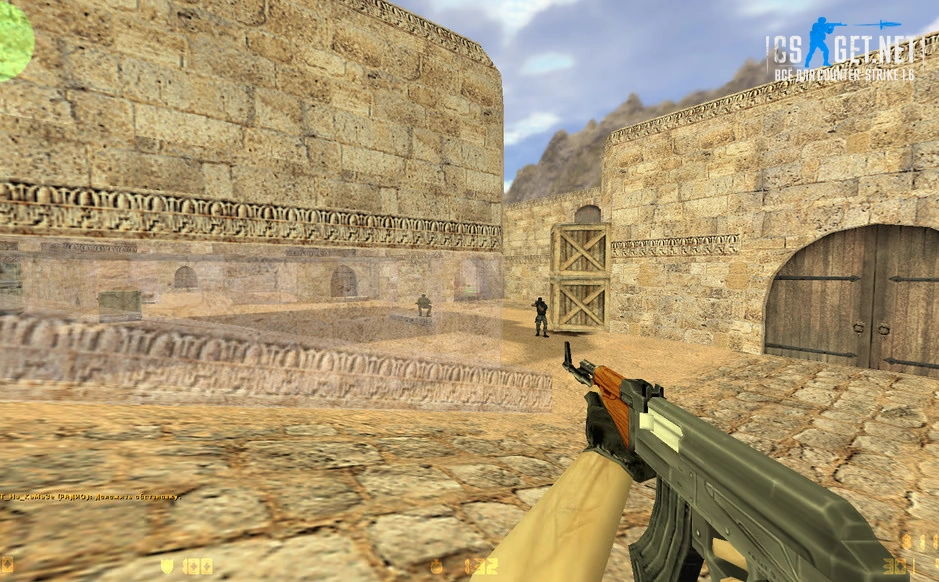Click the green radar circle
The height and width of the screenshot is (582, 939).
point(13,42)
